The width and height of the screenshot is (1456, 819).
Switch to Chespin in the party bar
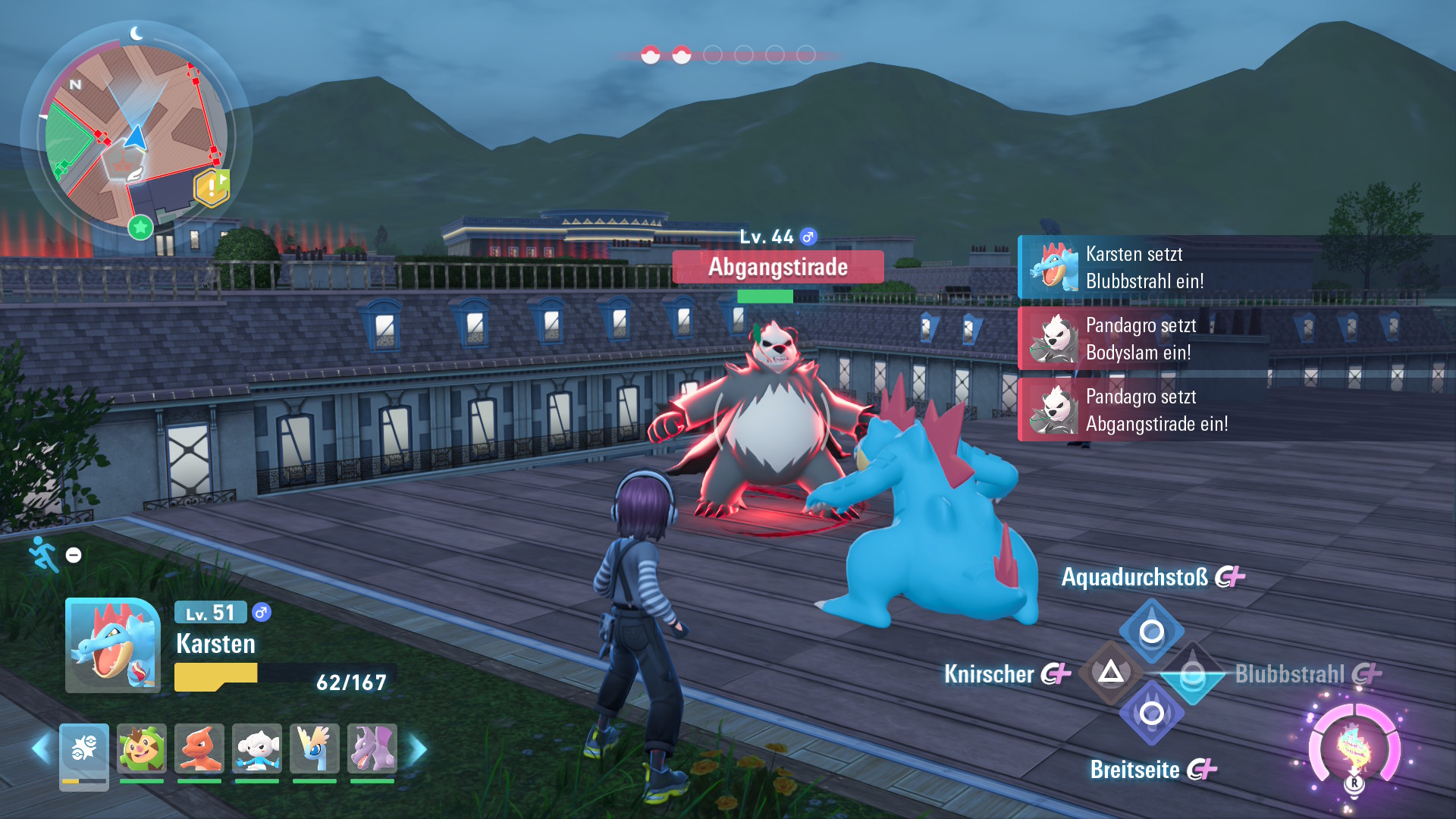tap(142, 748)
